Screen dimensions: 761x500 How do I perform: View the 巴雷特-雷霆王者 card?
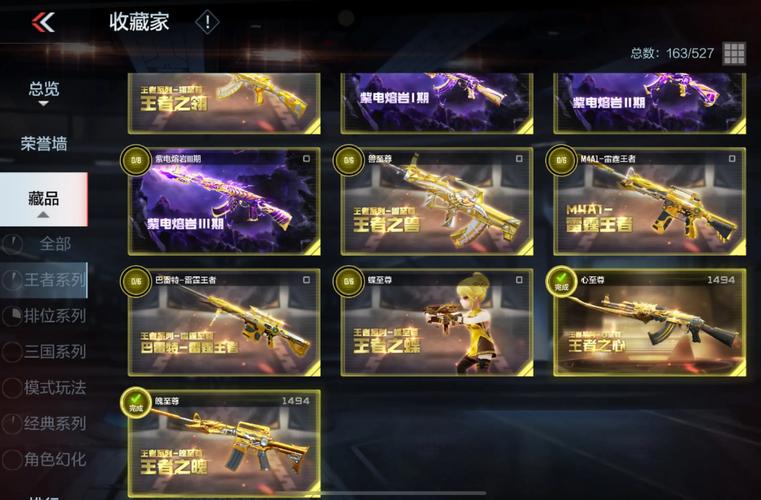pos(224,322)
